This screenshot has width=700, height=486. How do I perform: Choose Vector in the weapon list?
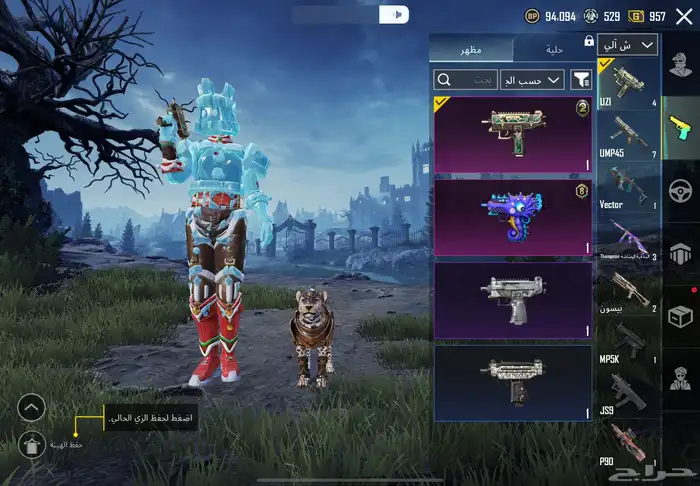[x=628, y=187]
